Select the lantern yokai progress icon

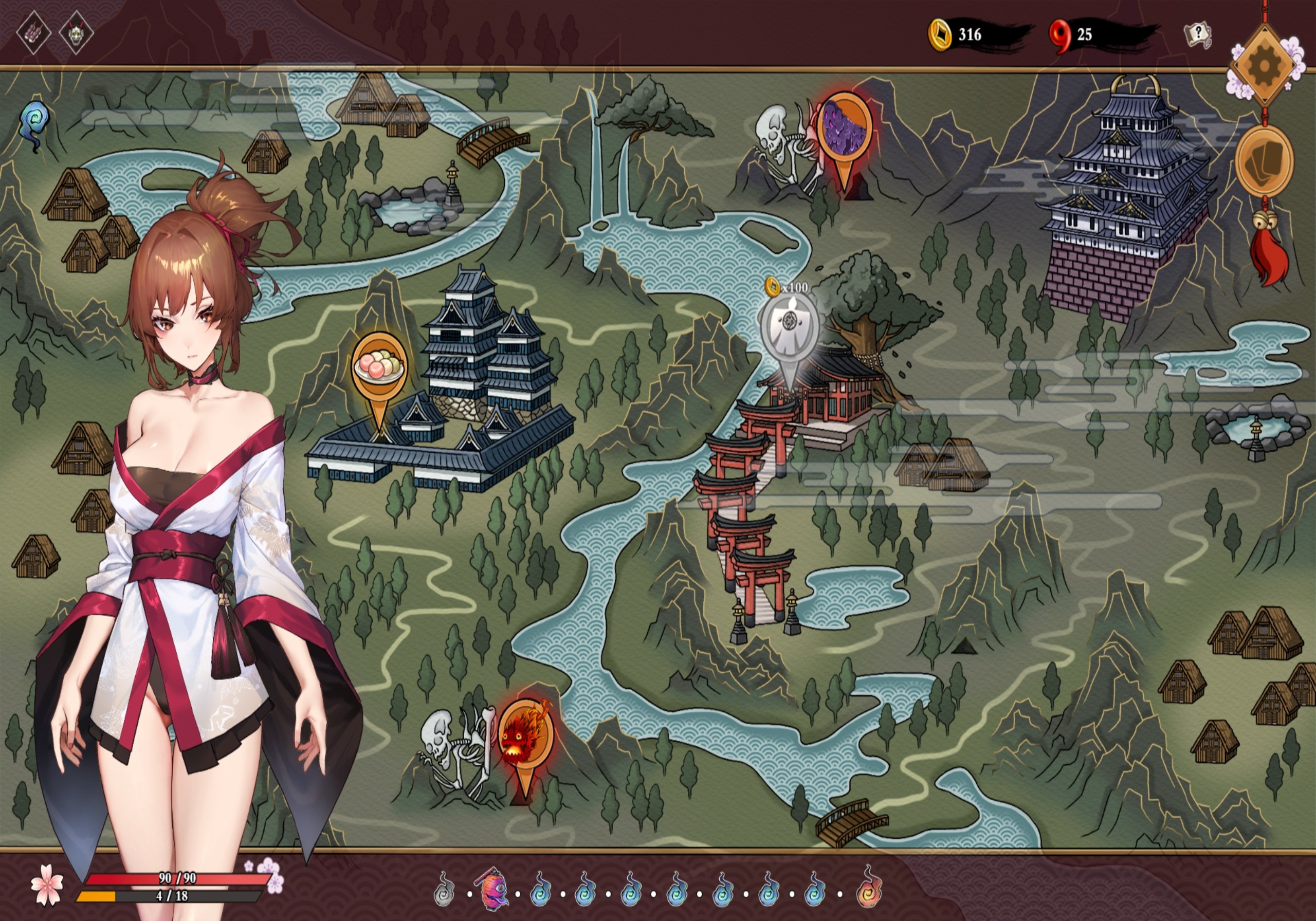coord(492,889)
